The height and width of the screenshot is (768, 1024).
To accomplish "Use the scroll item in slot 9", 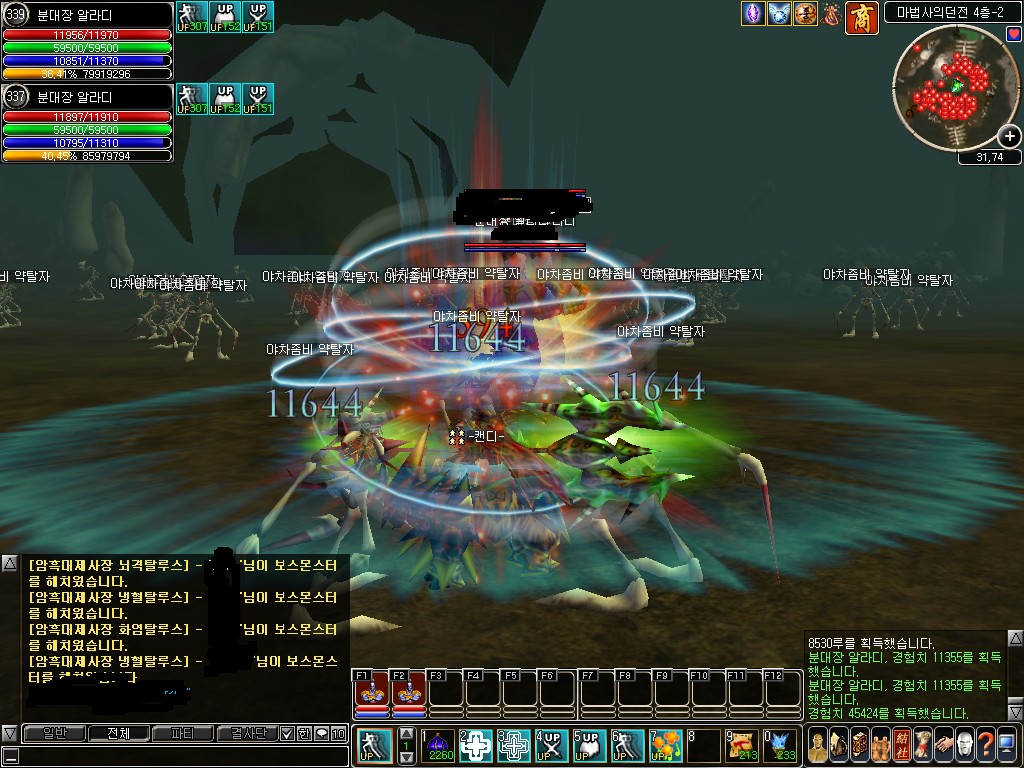I will coord(741,745).
